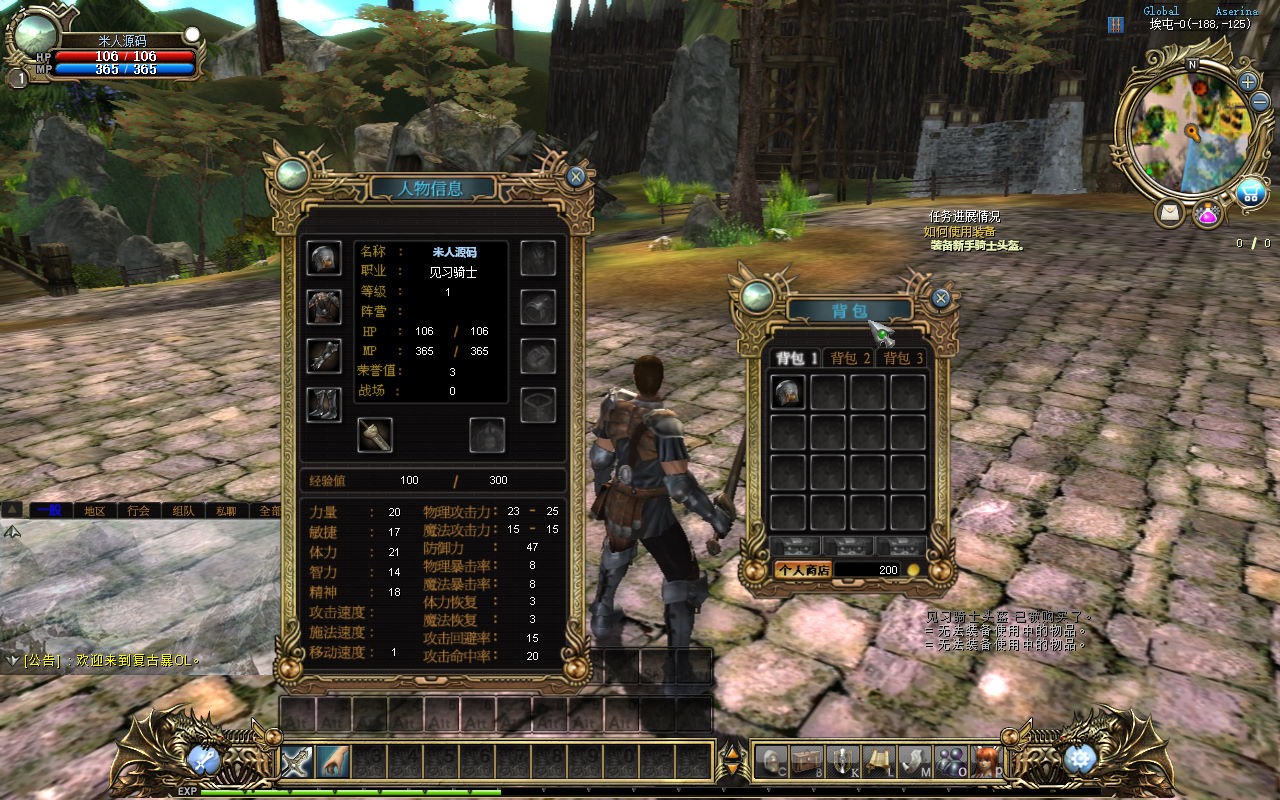Switch chat to the 行会 guild tab
Viewport: 1280px width, 800px height.
[138, 510]
